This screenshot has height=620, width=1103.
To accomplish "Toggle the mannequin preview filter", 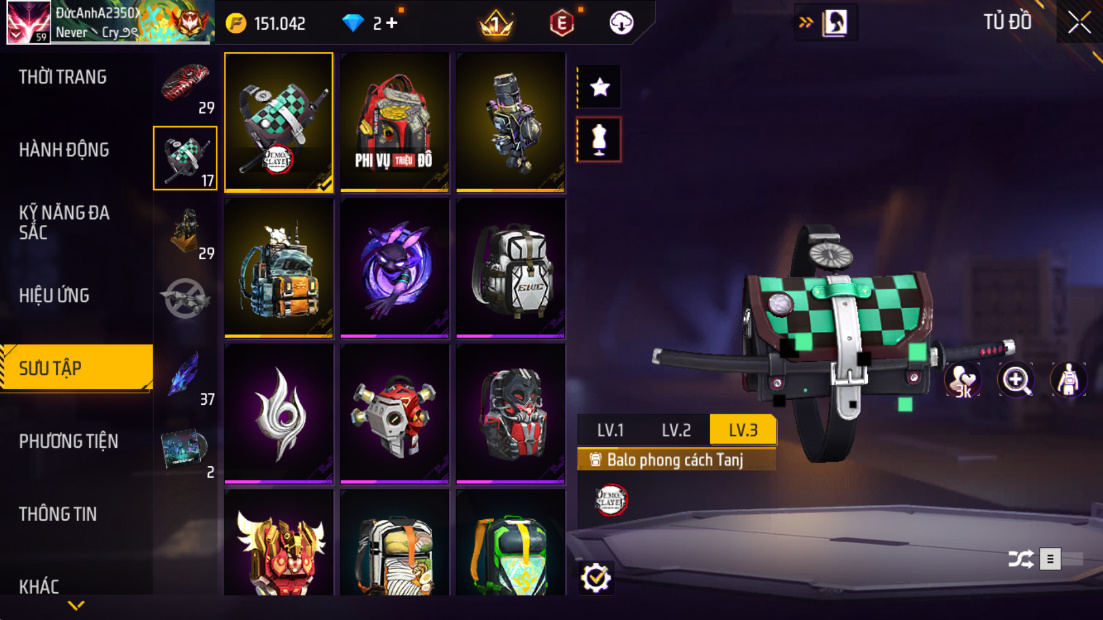I will tap(599, 140).
